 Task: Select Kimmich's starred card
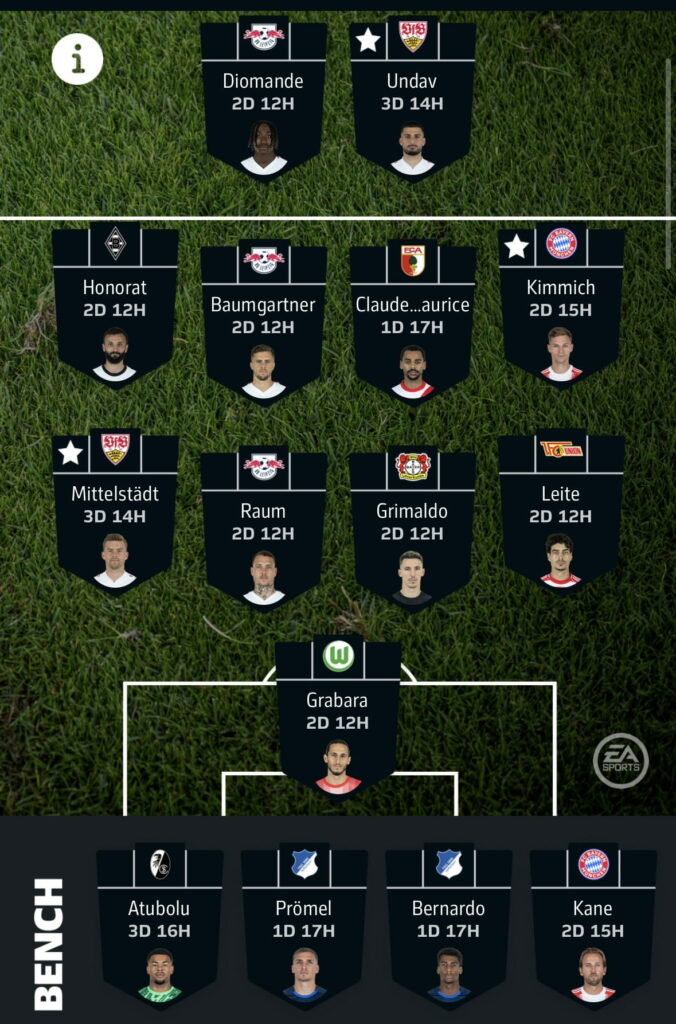tap(561, 305)
